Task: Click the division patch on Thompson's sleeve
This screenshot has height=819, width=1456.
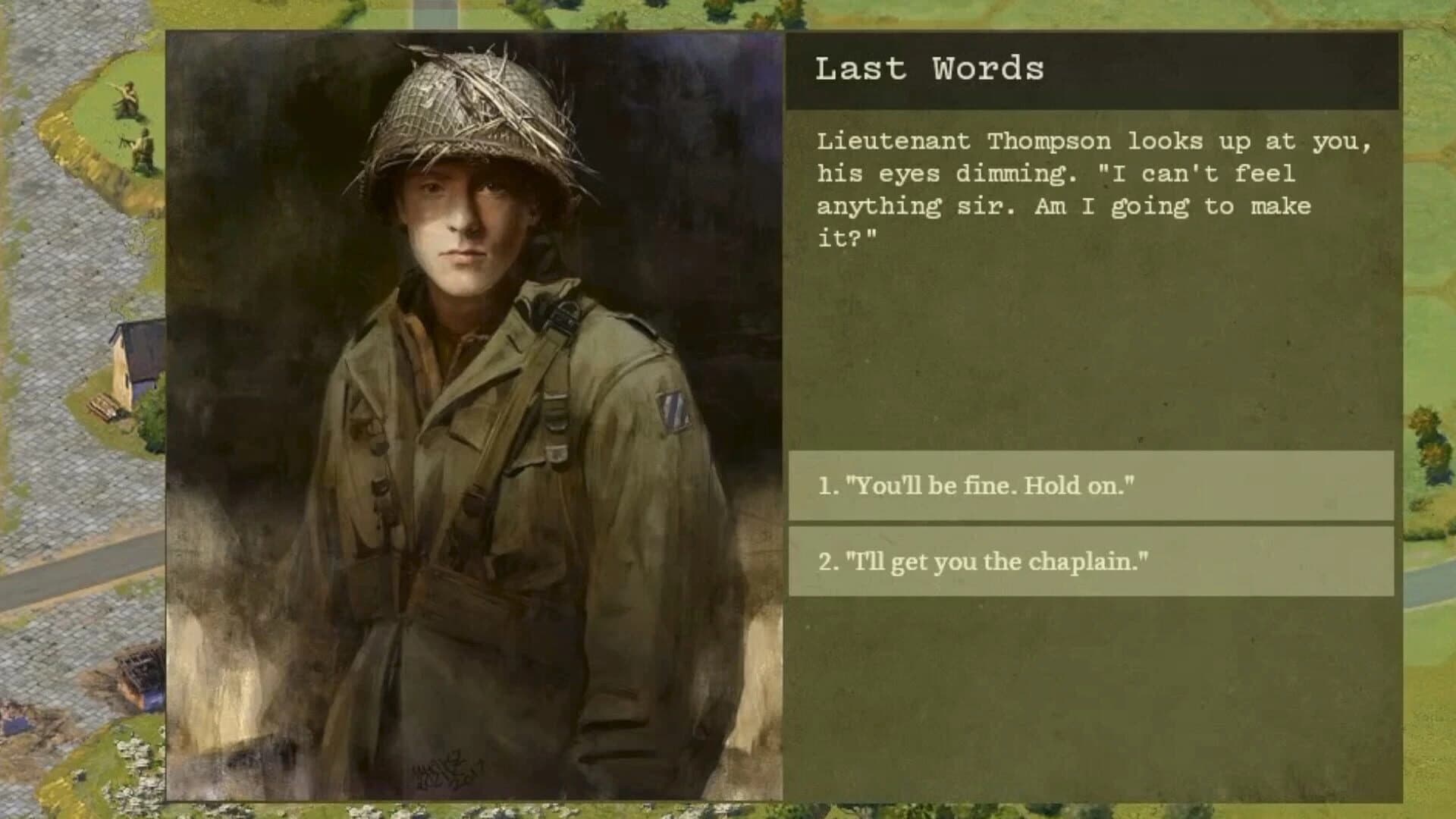Action: tap(674, 410)
